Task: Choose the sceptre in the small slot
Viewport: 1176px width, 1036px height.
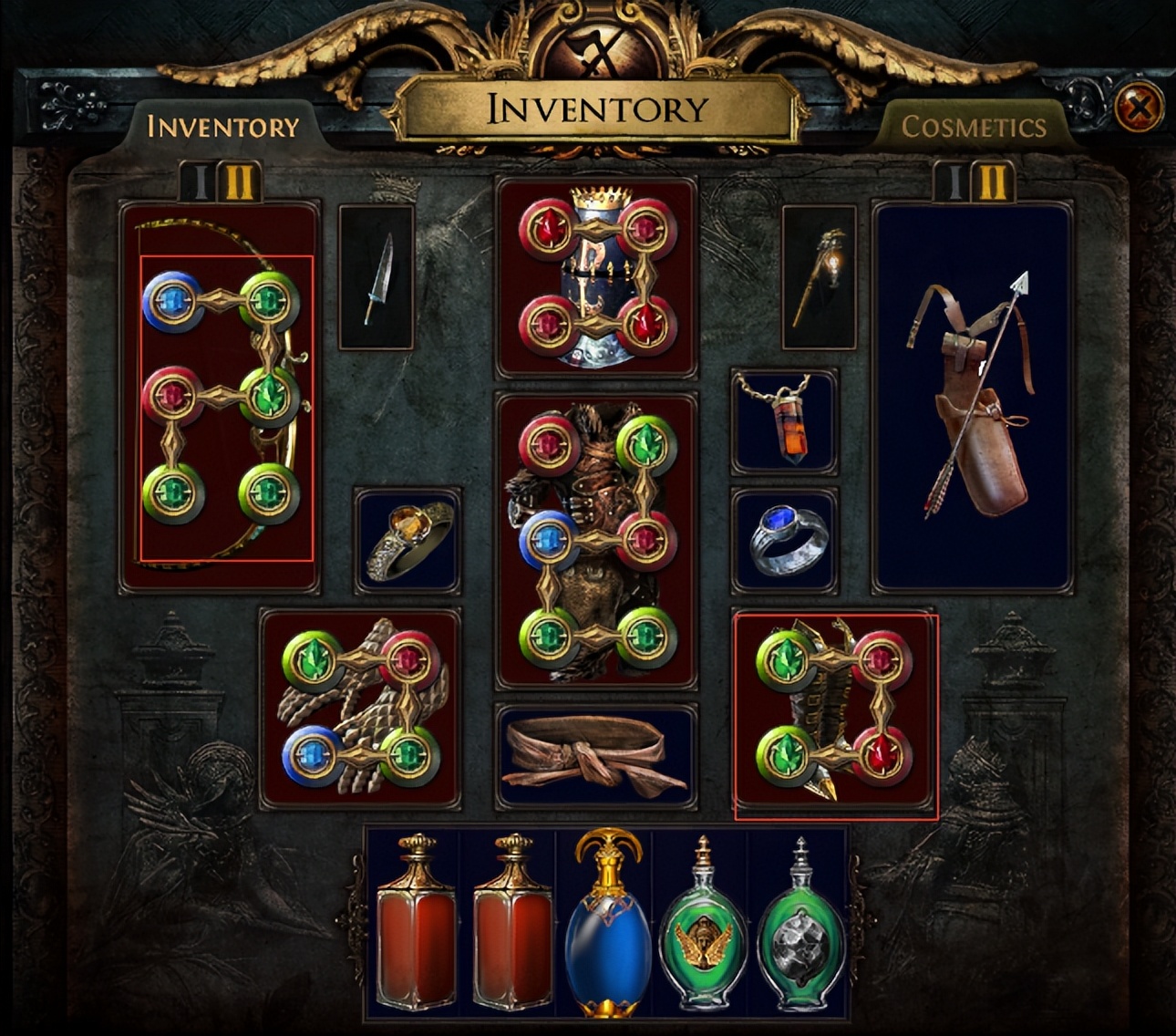Action: point(819,277)
